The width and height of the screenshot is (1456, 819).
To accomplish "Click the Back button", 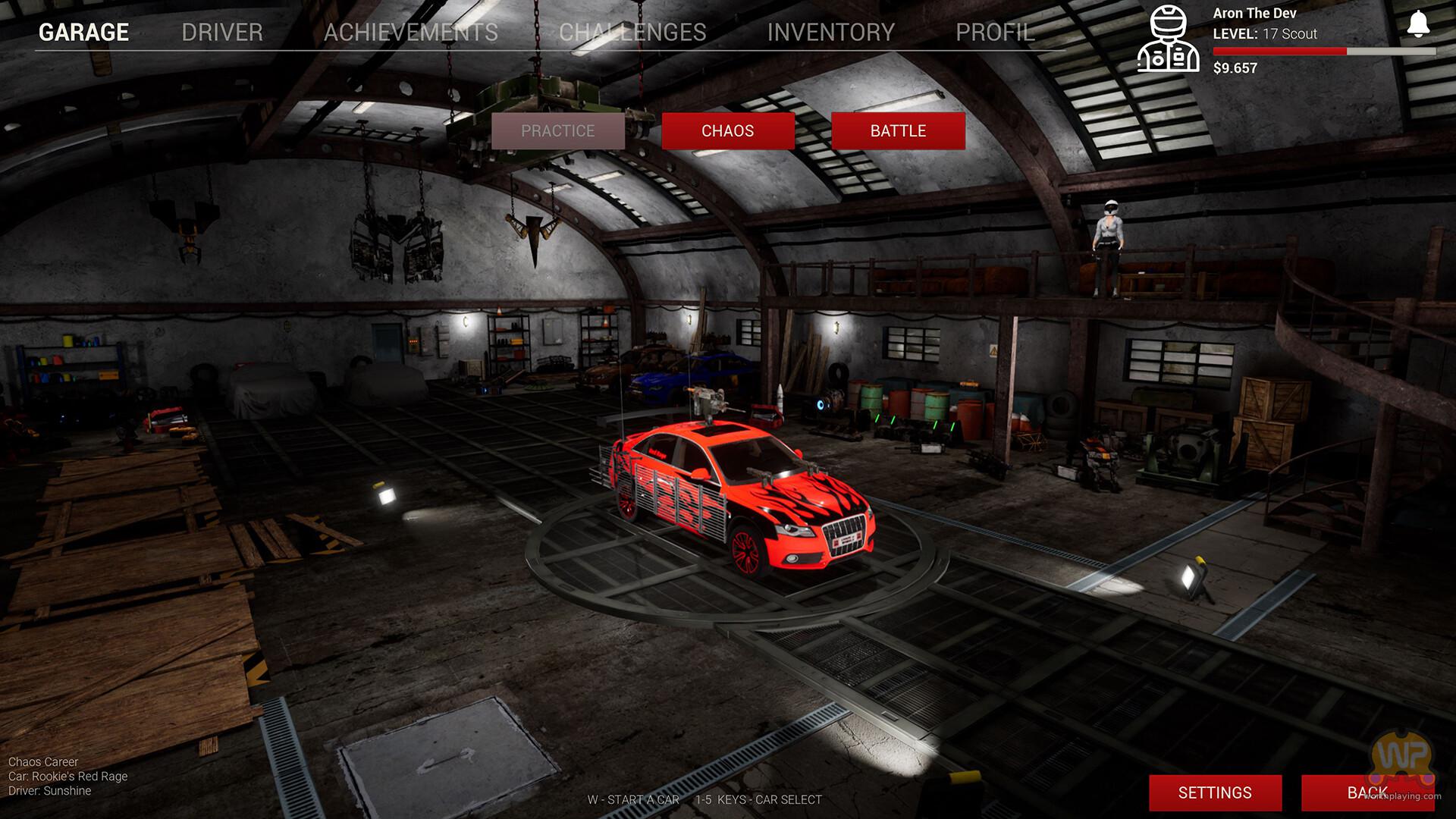I will click(1367, 792).
